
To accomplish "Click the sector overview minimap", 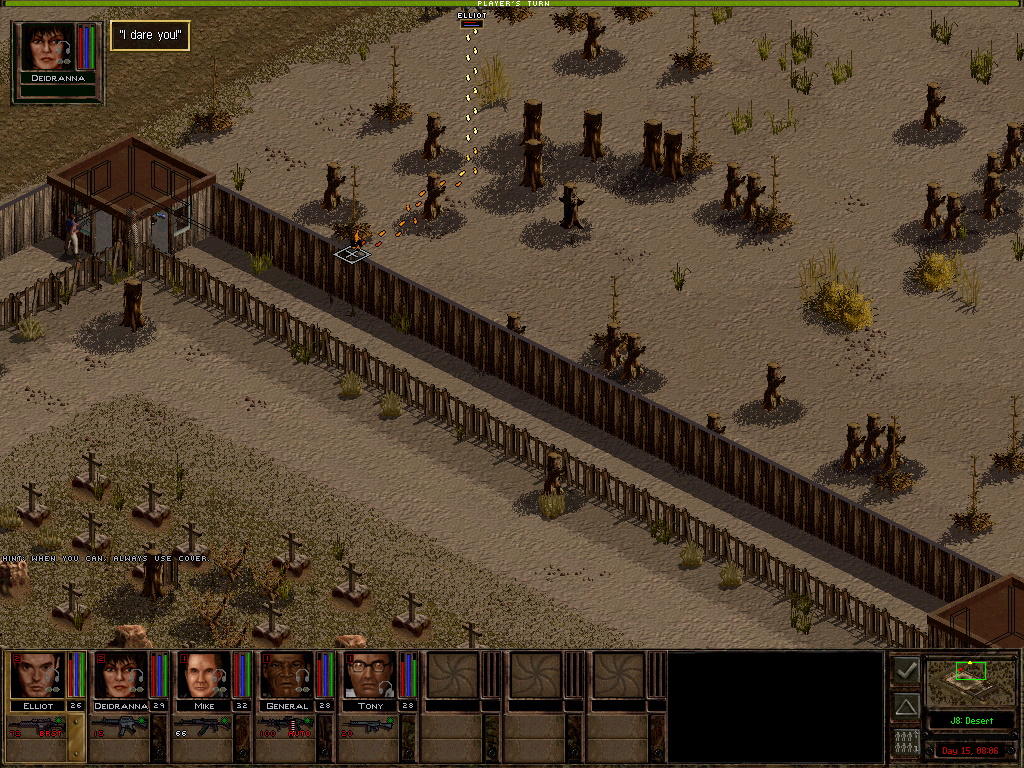I will [969, 682].
